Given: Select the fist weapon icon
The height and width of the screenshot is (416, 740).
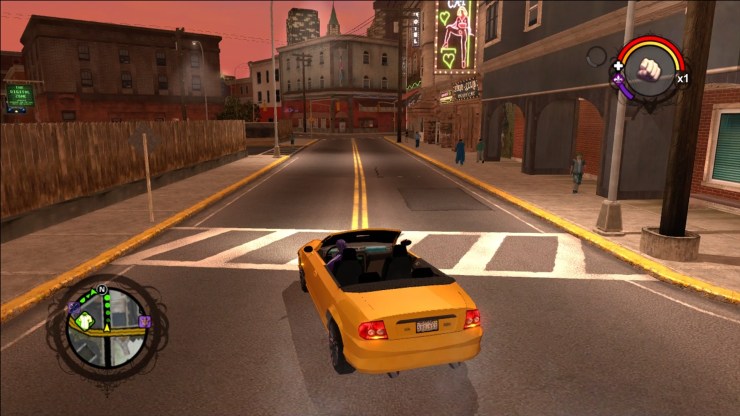Looking at the screenshot, I should (651, 70).
